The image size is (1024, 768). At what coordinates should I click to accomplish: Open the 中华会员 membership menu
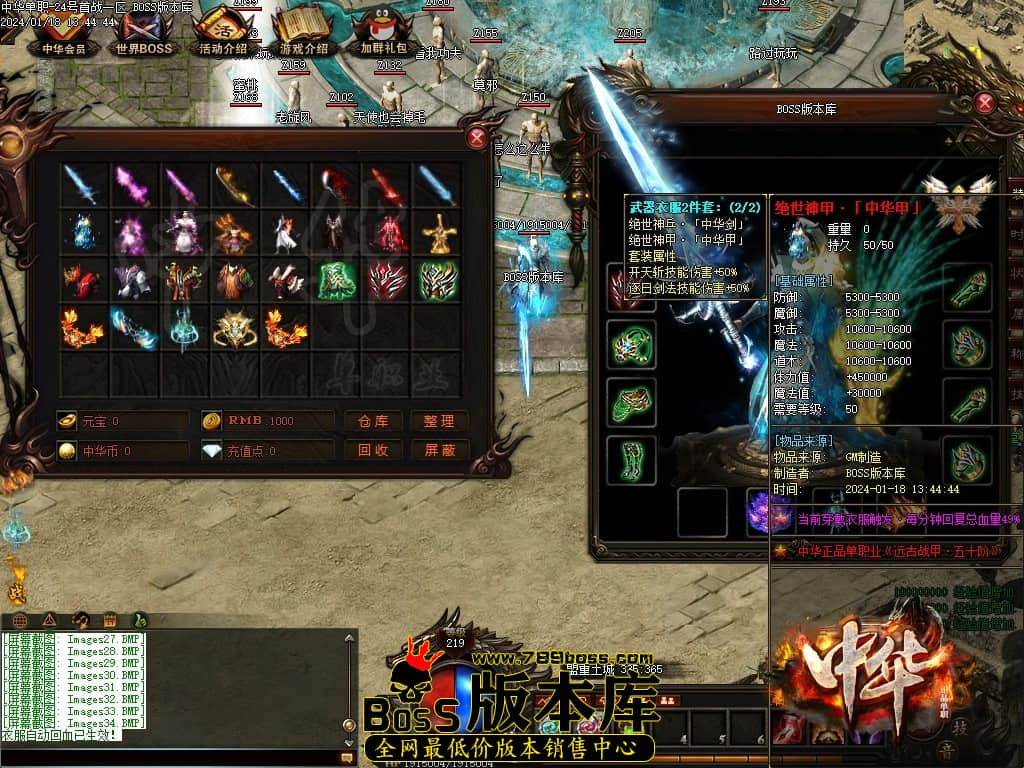click(x=64, y=34)
